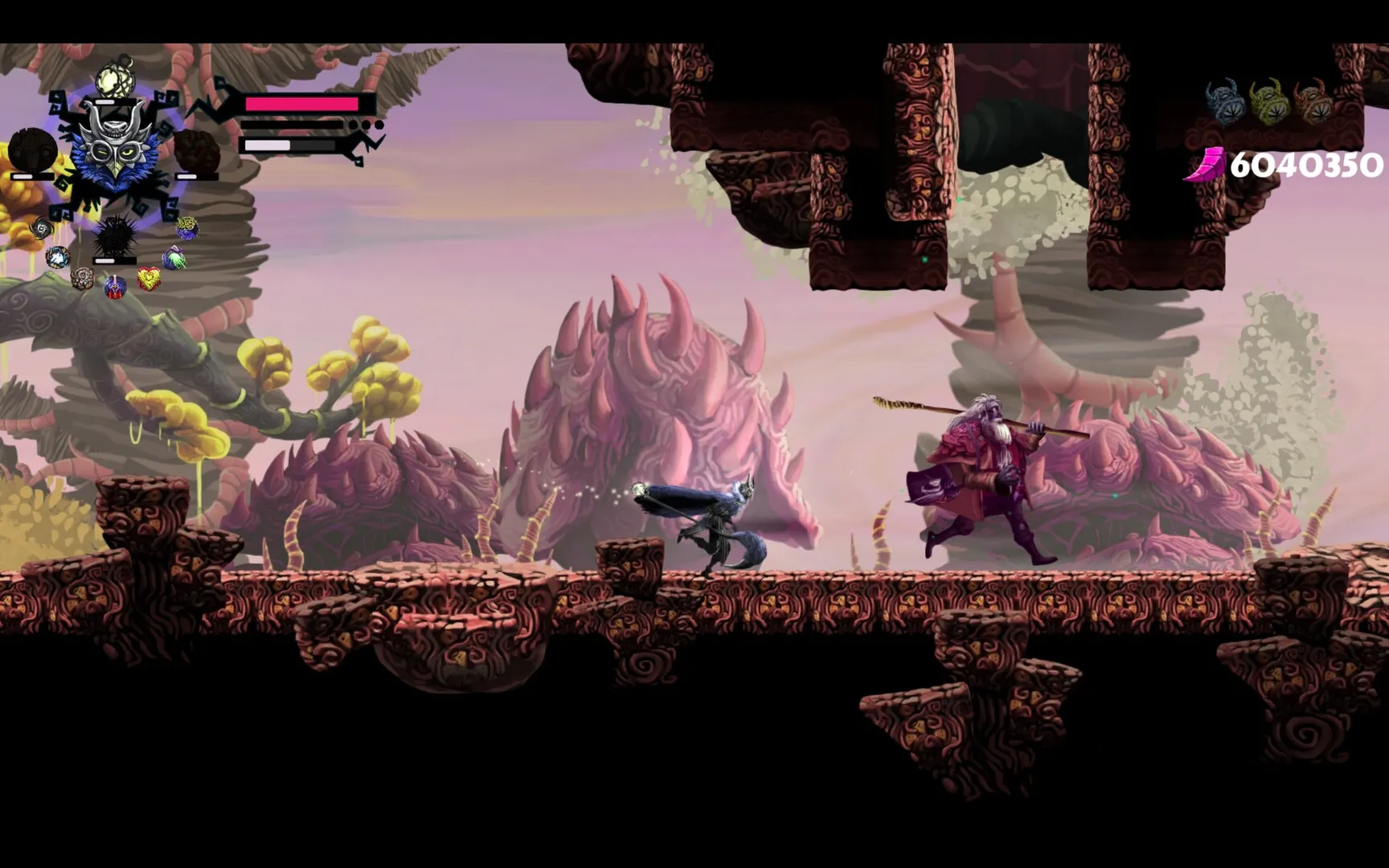Screen dimensions: 1389x868
Task: Select the dark yellow-swirl ability orb
Action: coord(186,228)
